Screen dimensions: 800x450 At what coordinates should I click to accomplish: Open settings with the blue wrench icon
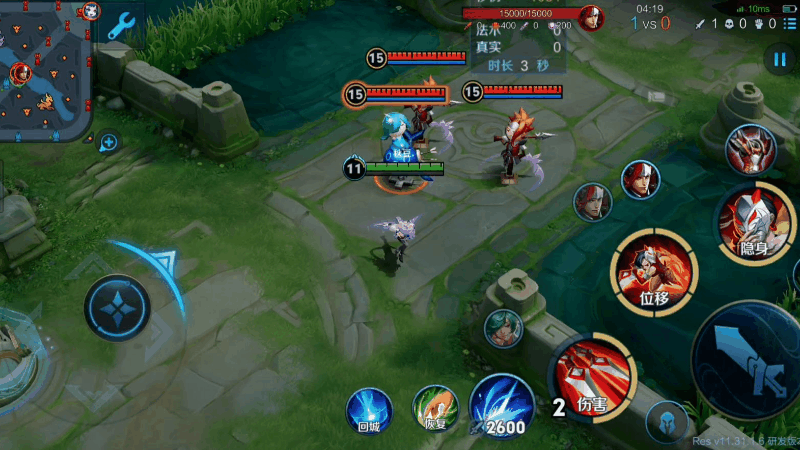click(122, 25)
